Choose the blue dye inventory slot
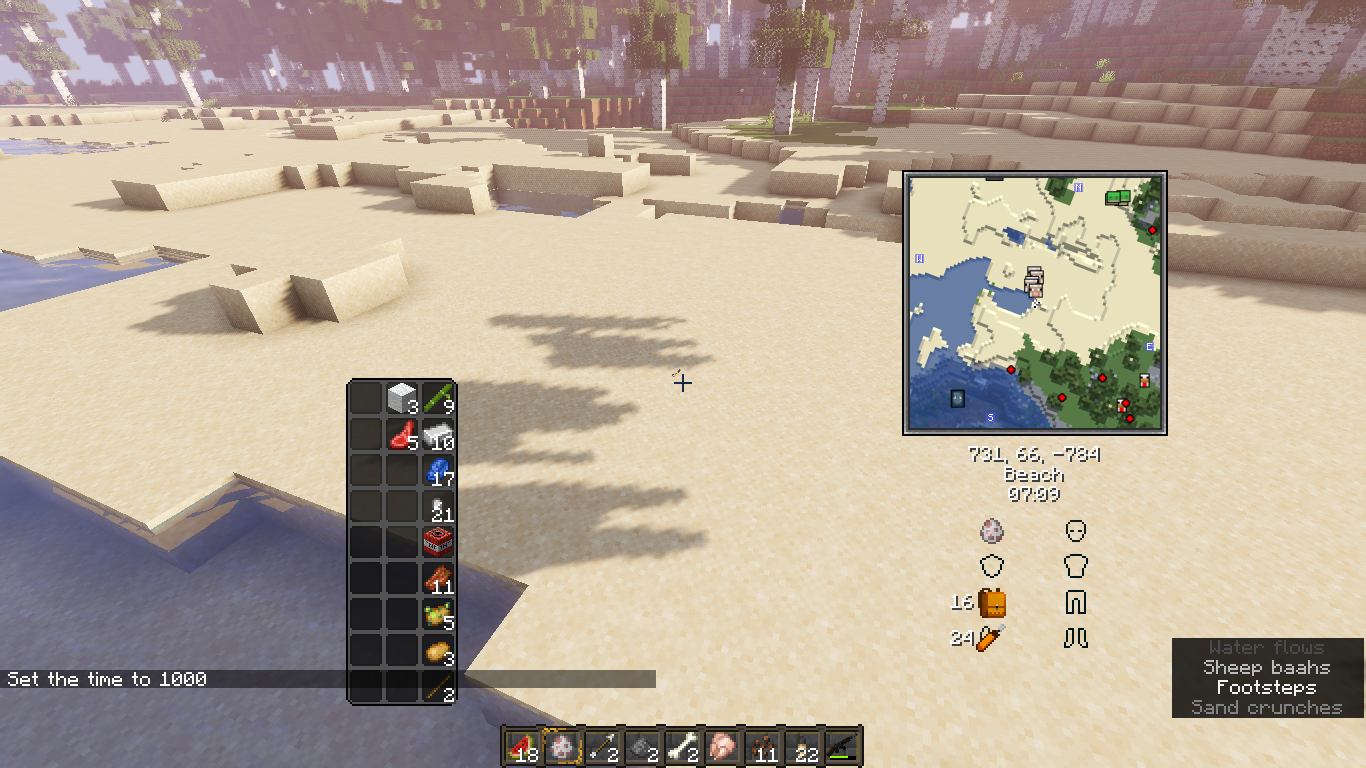Image resolution: width=1366 pixels, height=768 pixels. [438, 471]
